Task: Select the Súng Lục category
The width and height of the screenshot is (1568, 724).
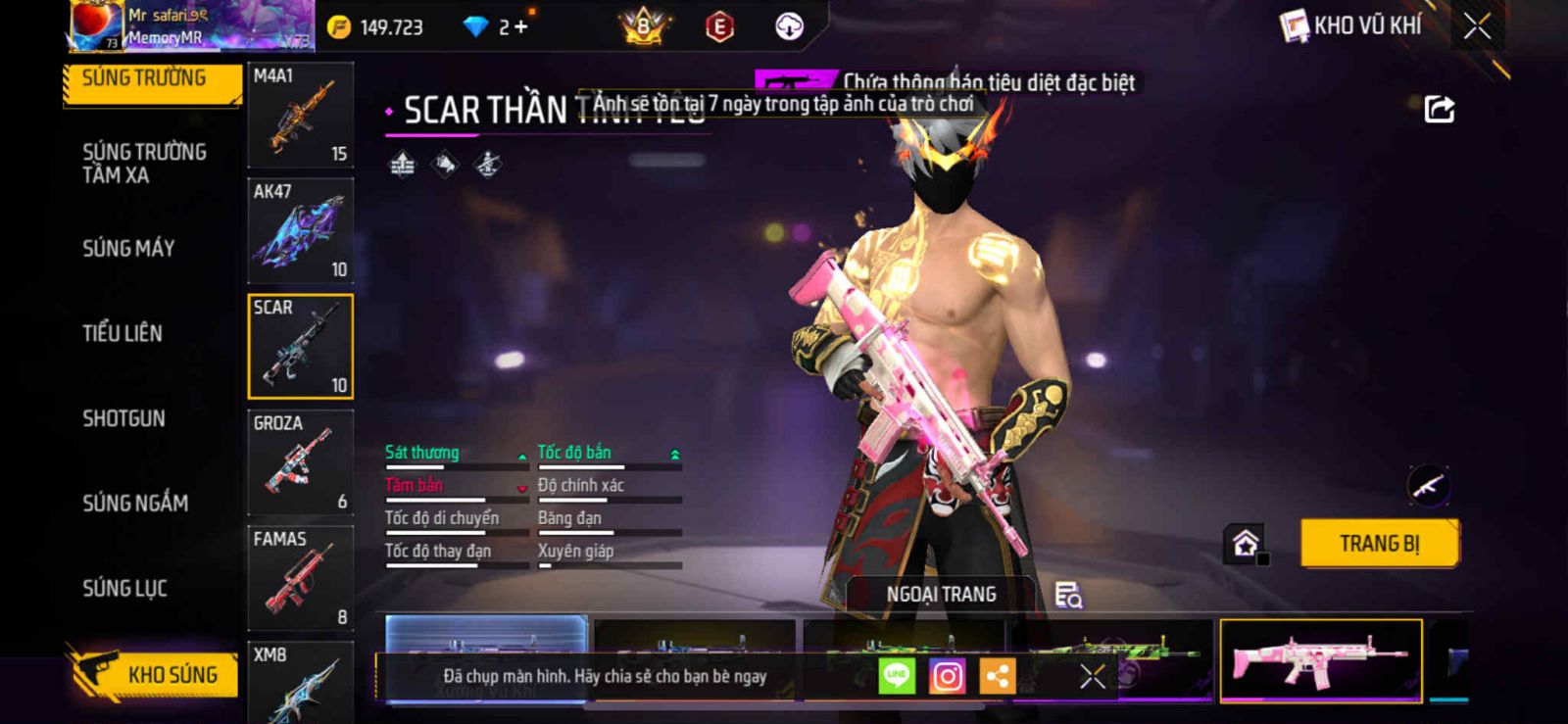Action: pyautogui.click(x=124, y=589)
